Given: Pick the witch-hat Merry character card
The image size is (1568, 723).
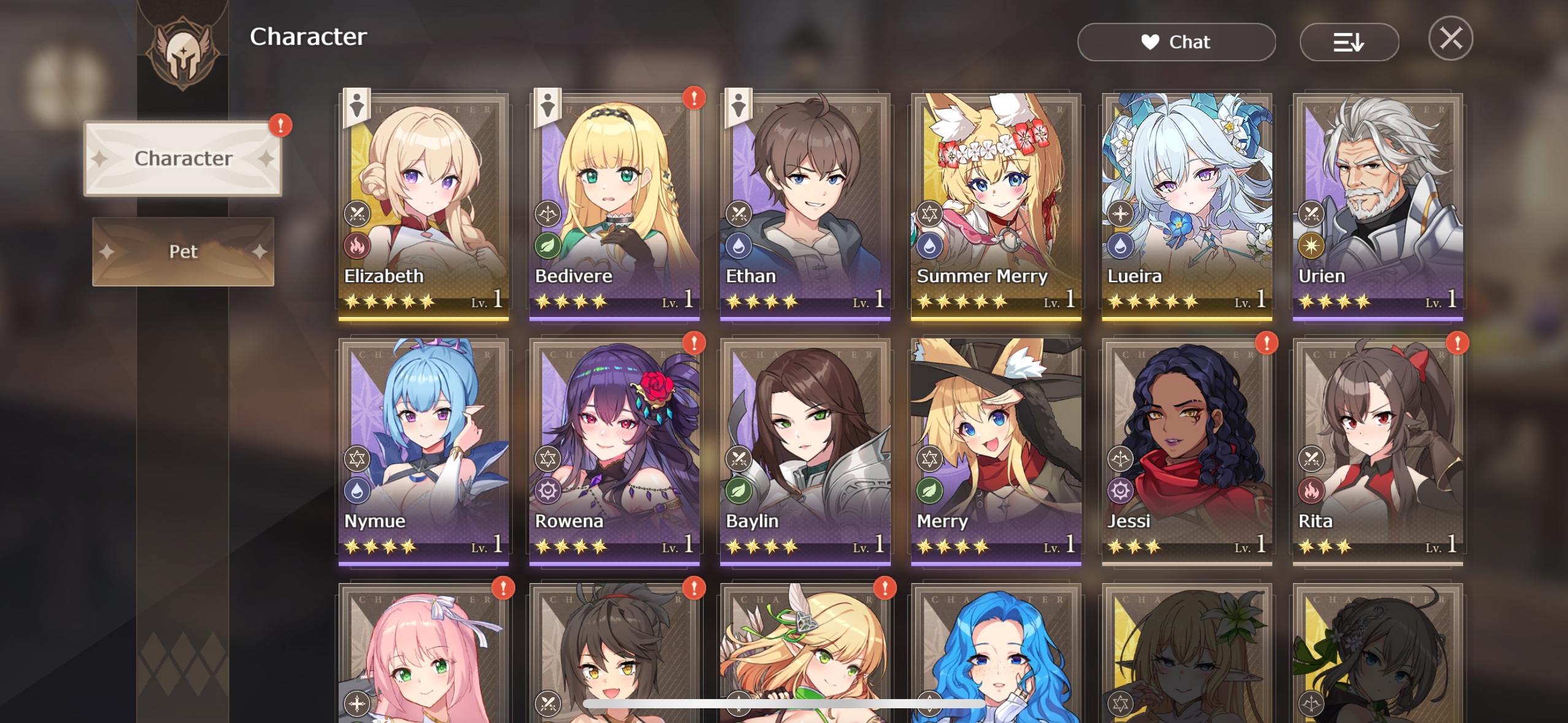Looking at the screenshot, I should [996, 451].
